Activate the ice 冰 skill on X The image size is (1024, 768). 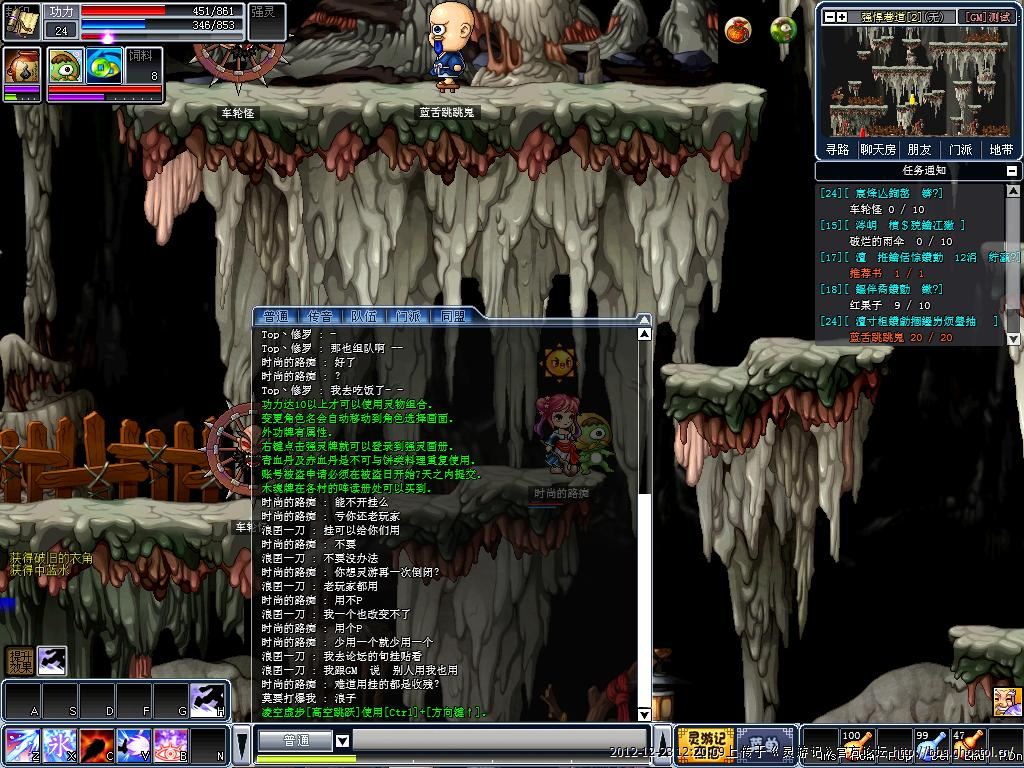[x=58, y=746]
